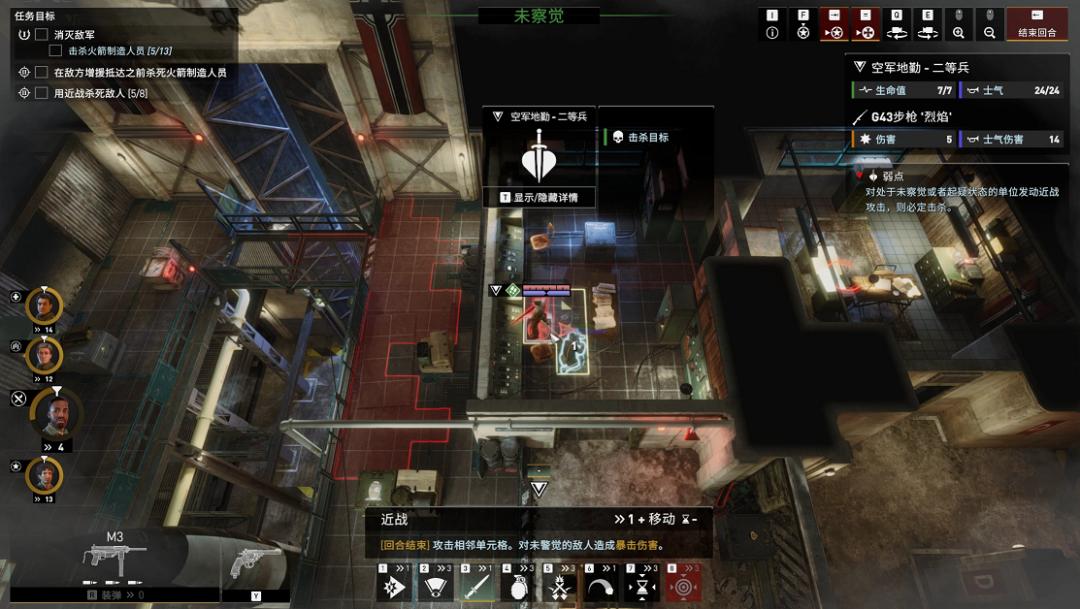The height and width of the screenshot is (609, 1080).
Task: Toggle the medal star icon in top toolbar
Action: pos(803,32)
